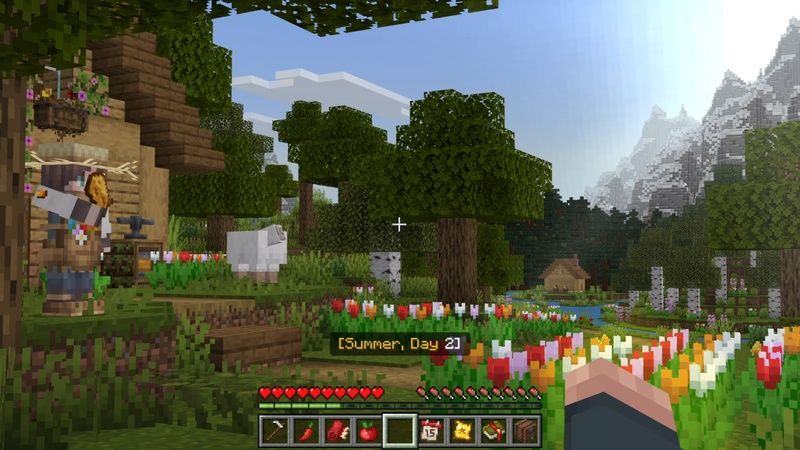800x450 pixels.
Task: Choose the glowing yellow star item slot
Action: [463, 431]
